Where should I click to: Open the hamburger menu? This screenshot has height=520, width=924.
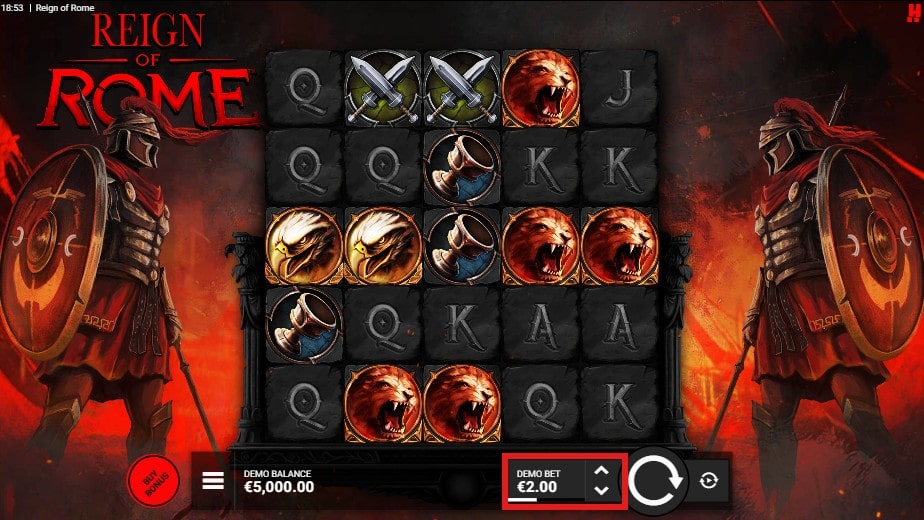click(x=213, y=481)
